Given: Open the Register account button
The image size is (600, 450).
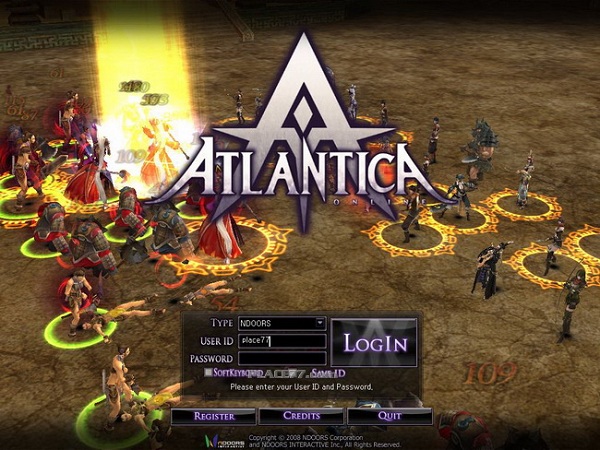Looking at the screenshot, I should point(213,415).
